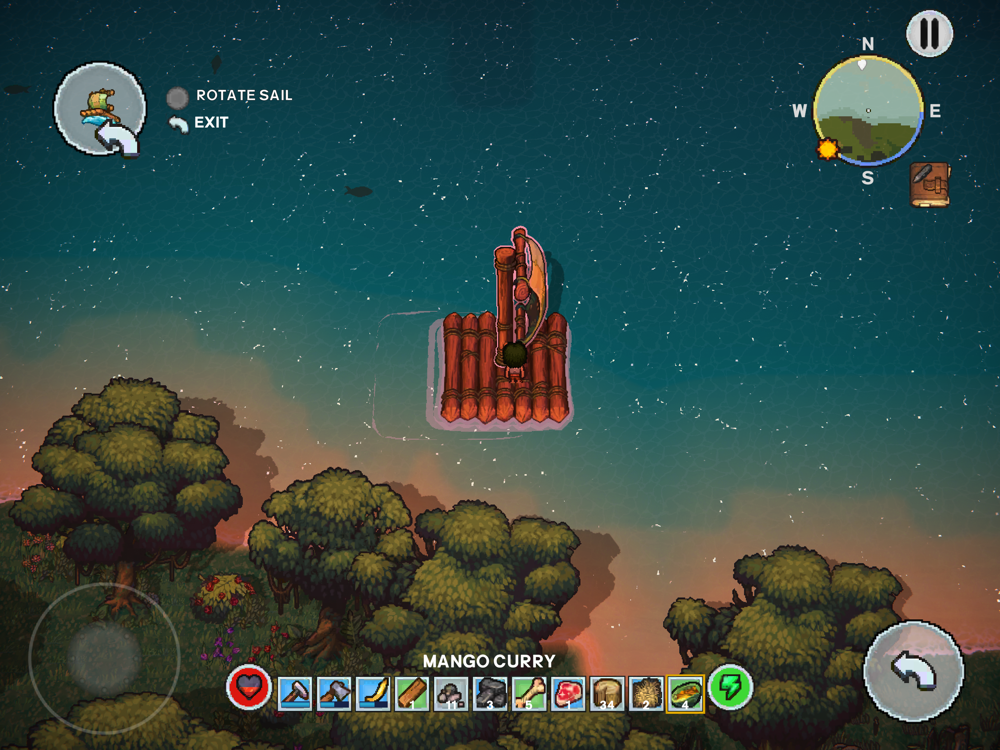Viewport: 1000px width, 750px height.
Task: Open the leather journal book
Action: [x=930, y=185]
